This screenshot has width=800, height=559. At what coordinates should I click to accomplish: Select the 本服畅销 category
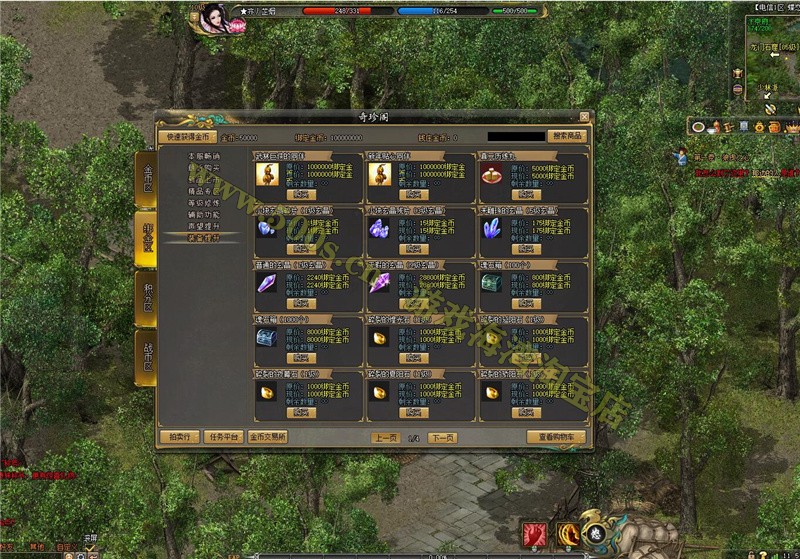pos(204,157)
